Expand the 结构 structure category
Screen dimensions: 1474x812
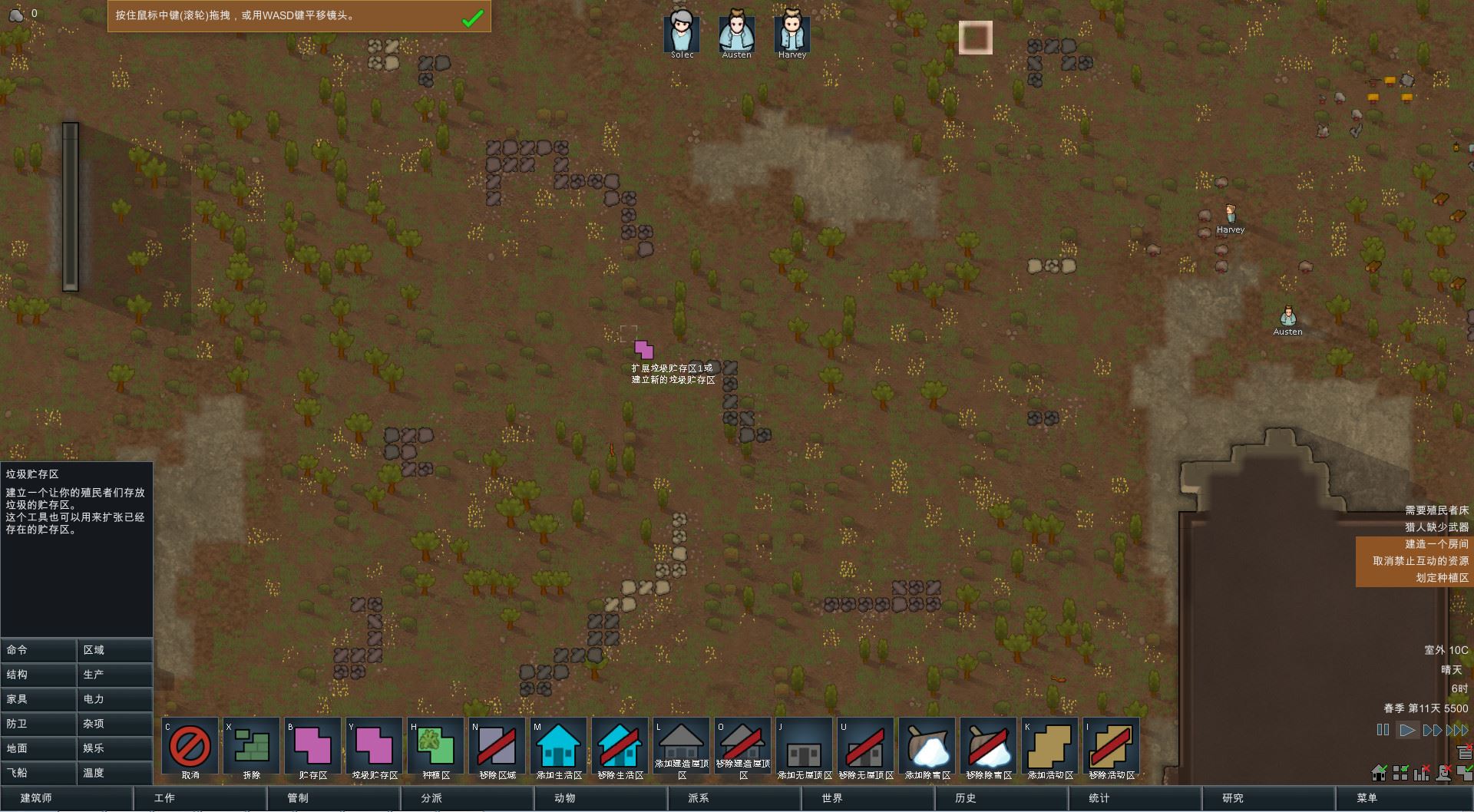pyautogui.click(x=38, y=675)
